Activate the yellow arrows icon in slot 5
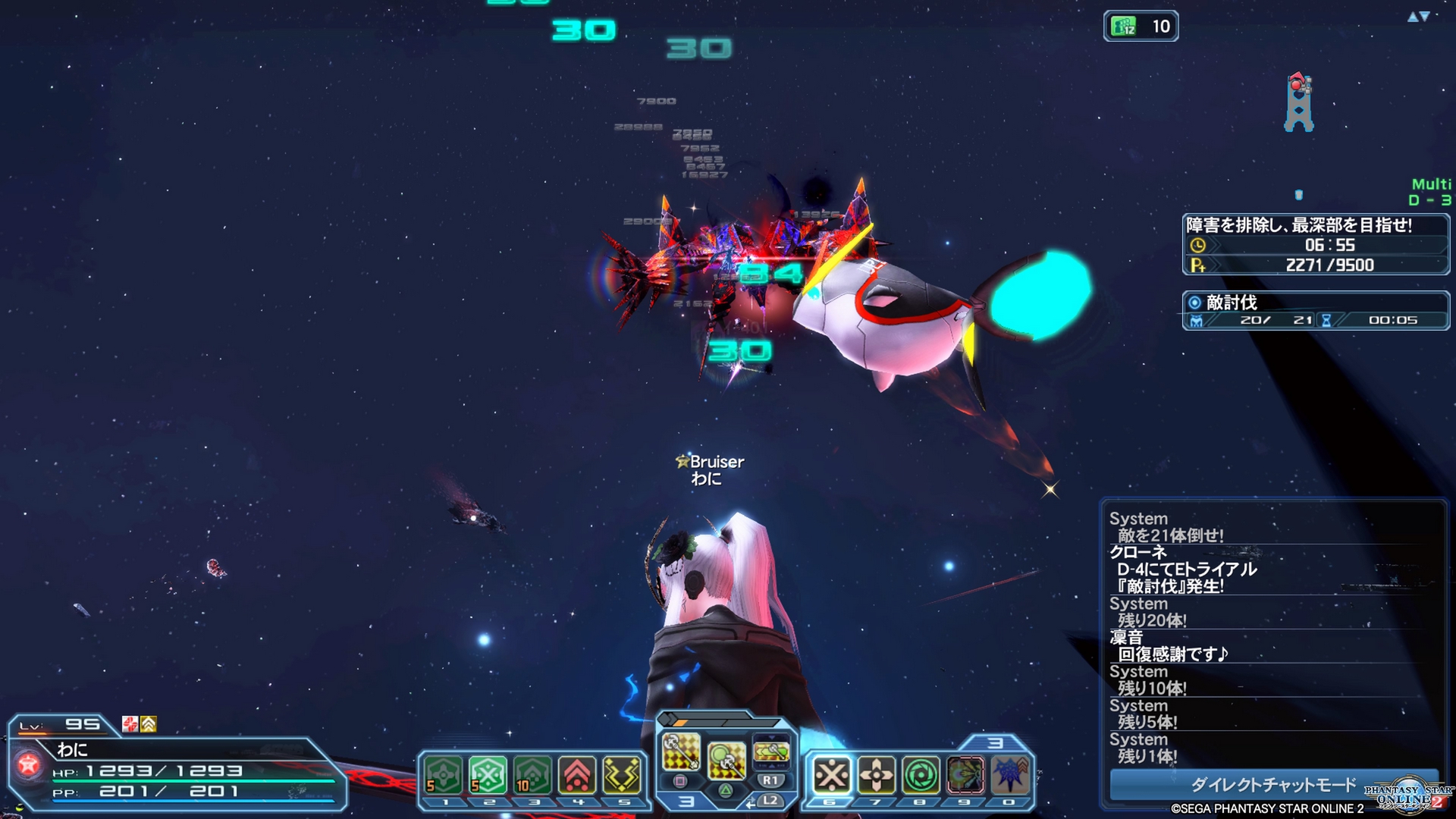Screen dimensions: 1456x819 pos(622,775)
